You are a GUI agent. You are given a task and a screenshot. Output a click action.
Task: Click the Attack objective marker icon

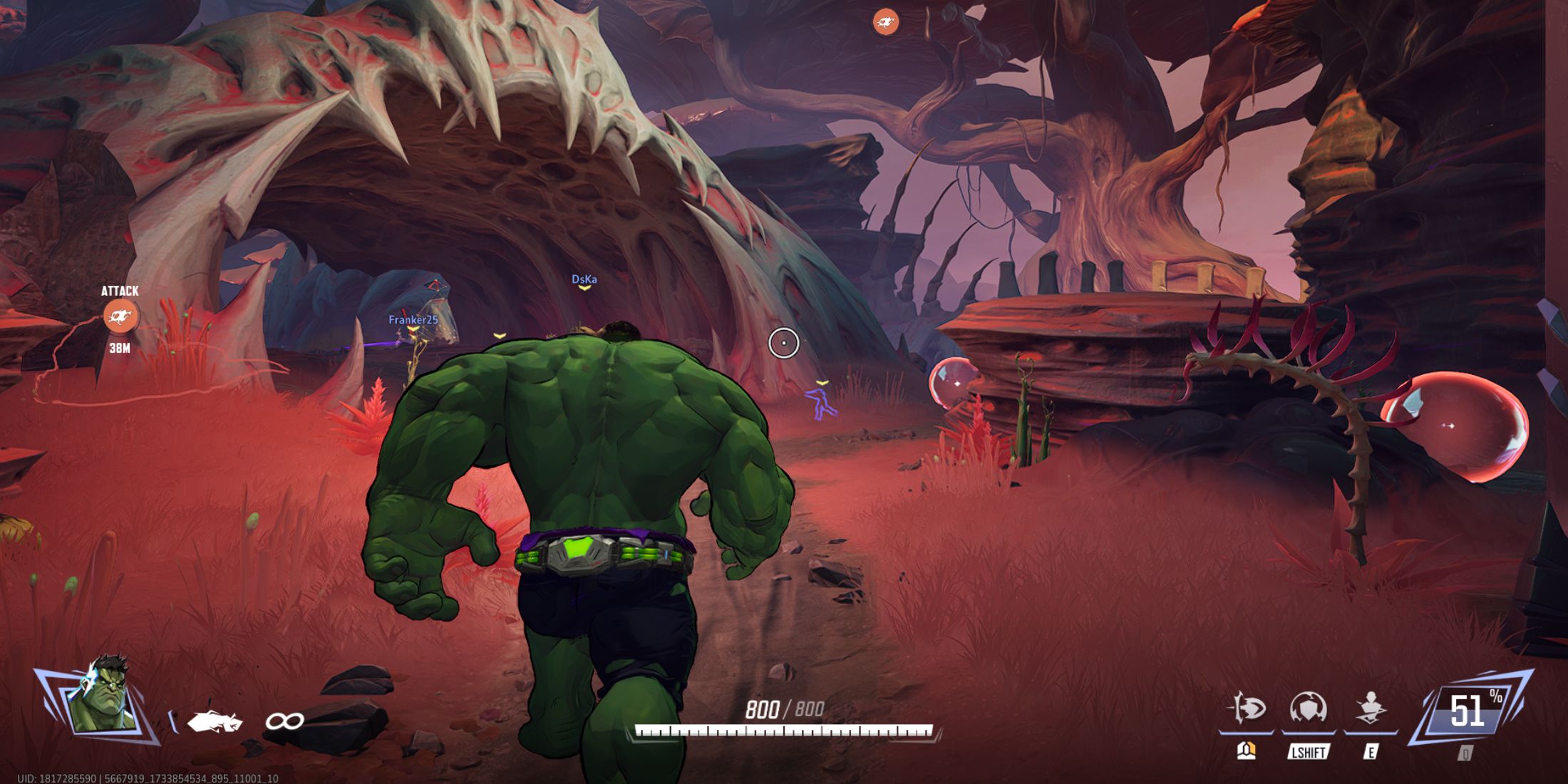[120, 316]
